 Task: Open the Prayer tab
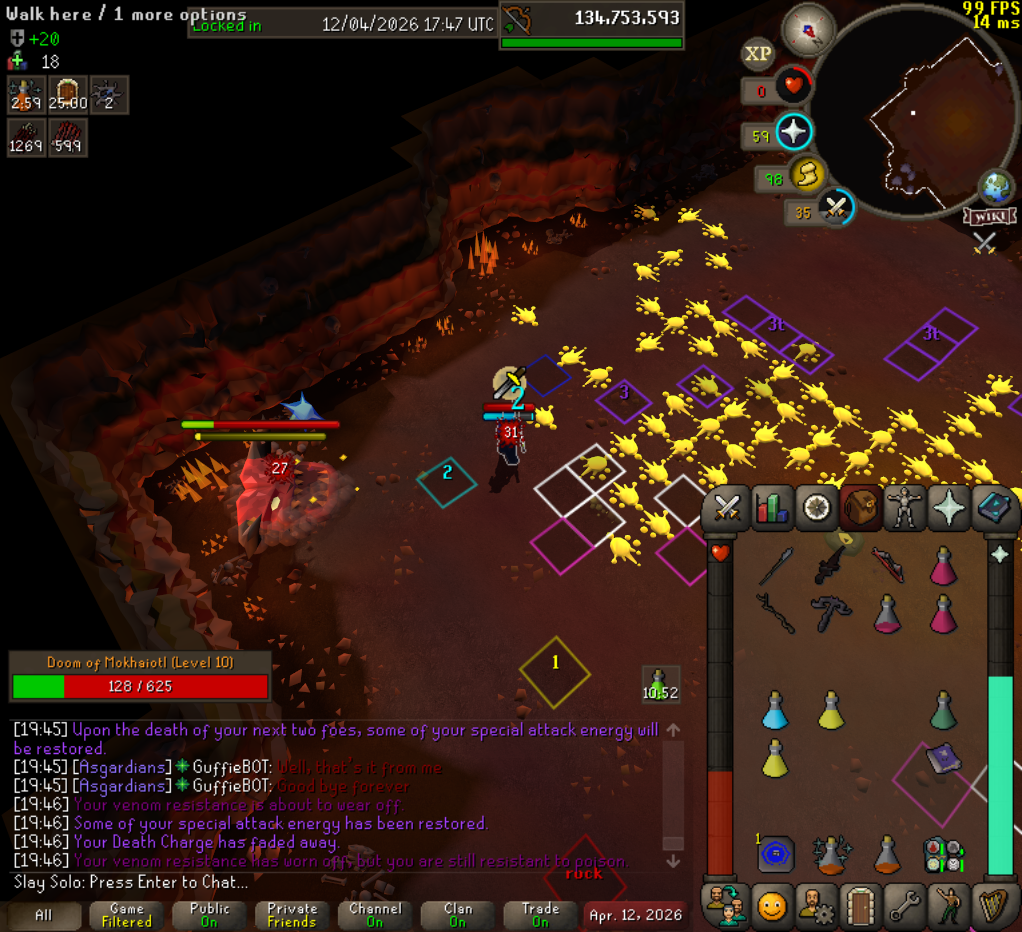point(949,509)
